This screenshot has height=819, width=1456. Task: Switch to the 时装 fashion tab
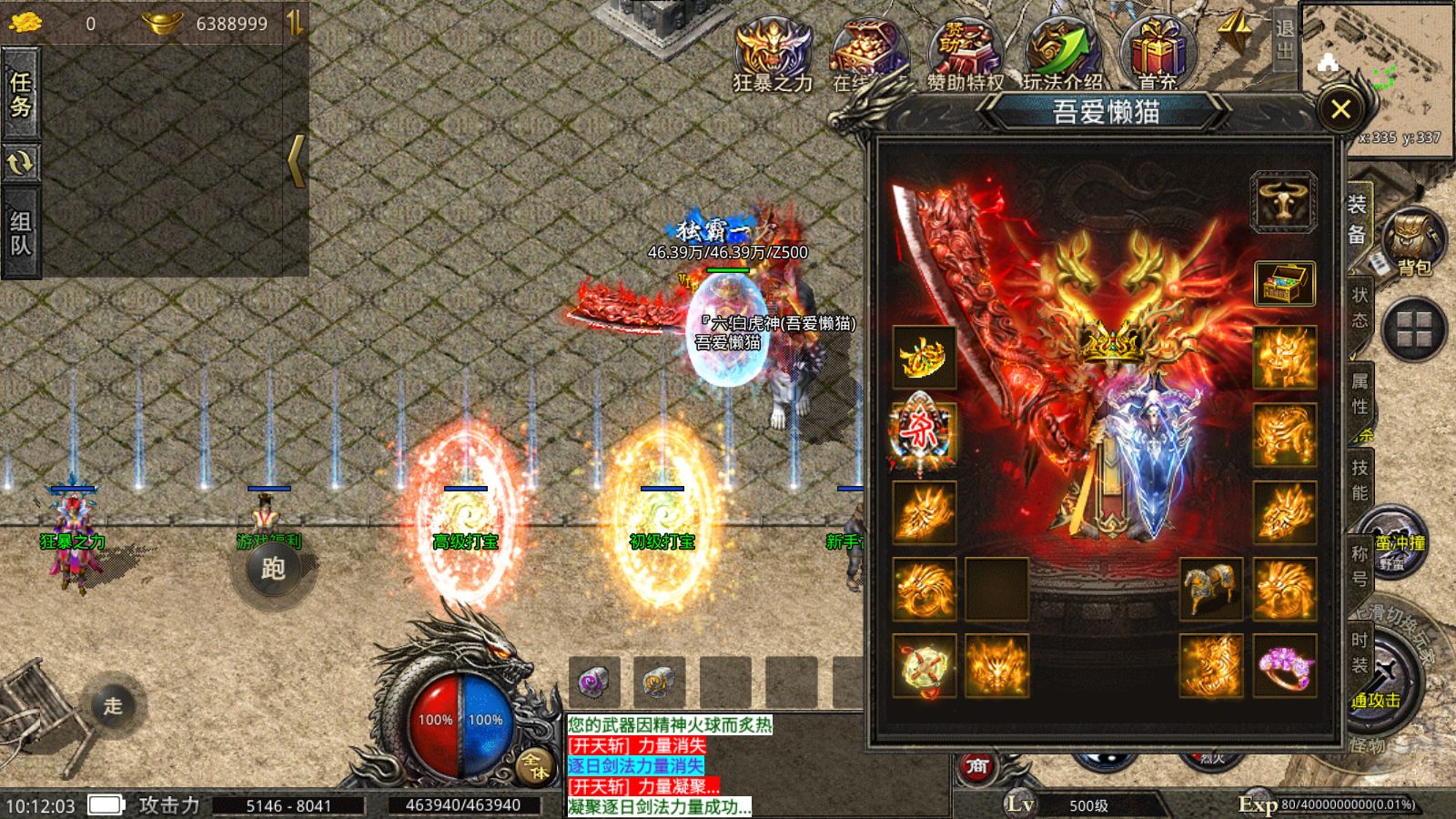[1360, 652]
